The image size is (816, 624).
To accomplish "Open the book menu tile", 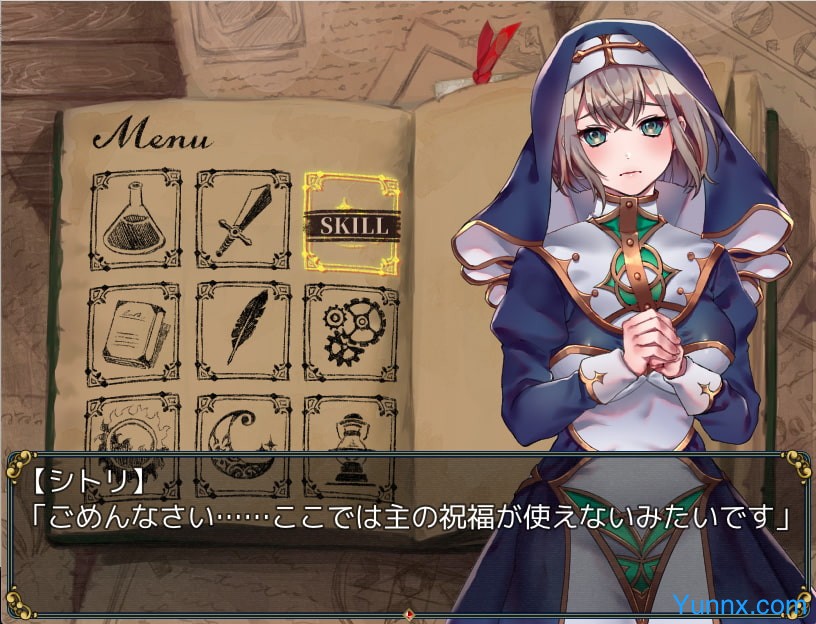I will 135,333.
